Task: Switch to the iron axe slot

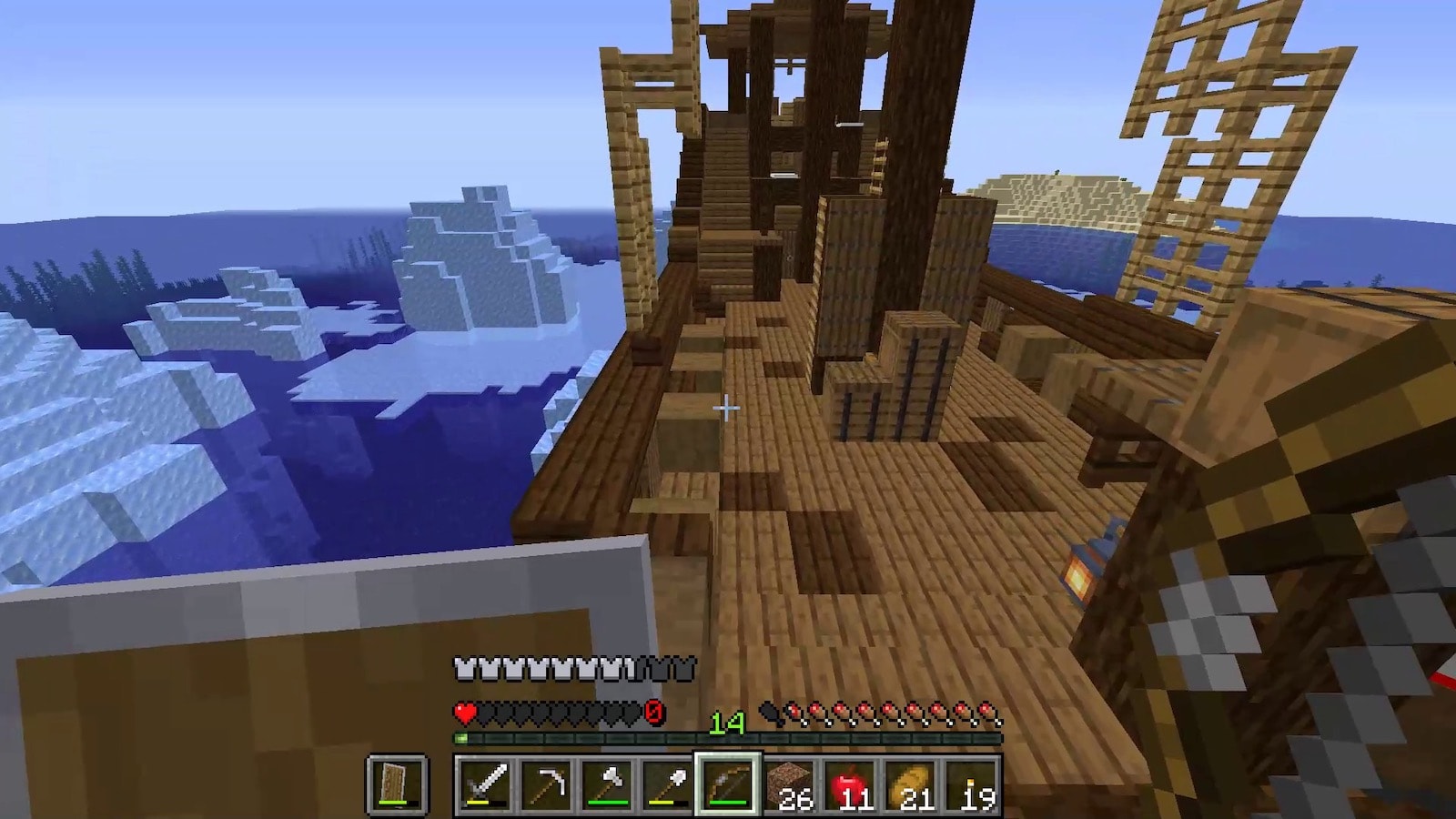Action: pos(606,784)
